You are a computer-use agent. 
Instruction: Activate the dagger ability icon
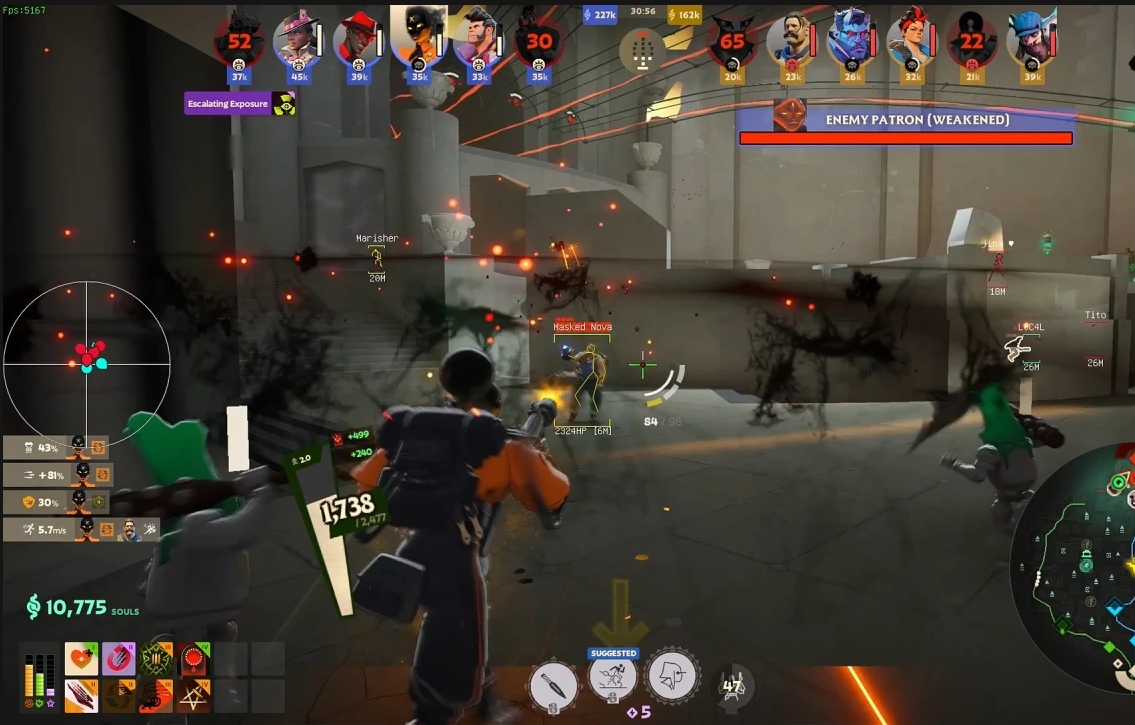coord(553,681)
